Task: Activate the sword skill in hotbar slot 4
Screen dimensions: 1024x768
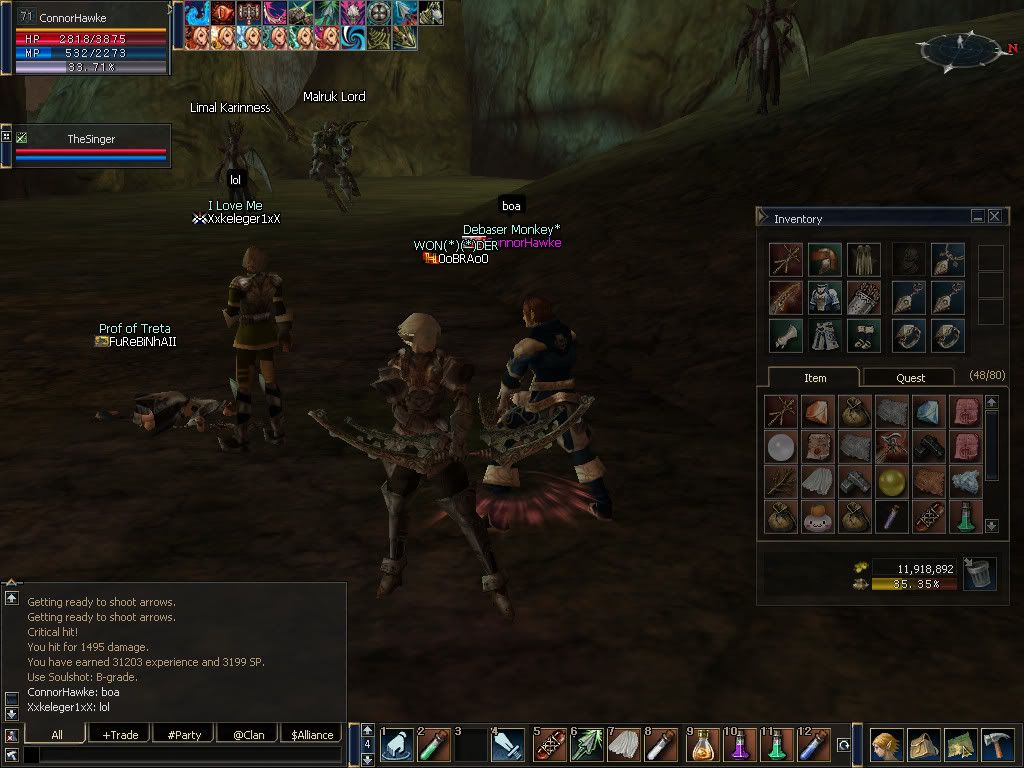Action: click(508, 747)
